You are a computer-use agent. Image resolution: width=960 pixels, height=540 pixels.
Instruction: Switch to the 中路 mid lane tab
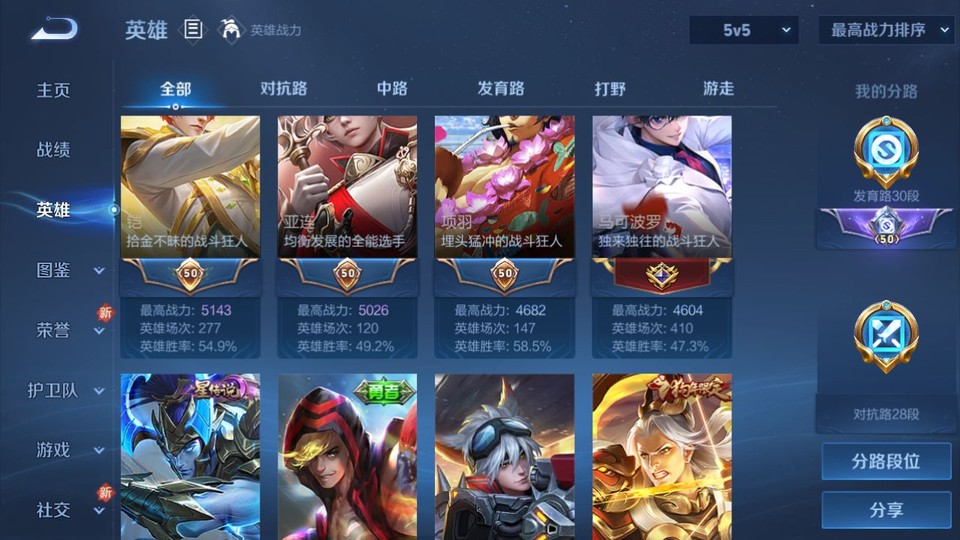point(392,89)
